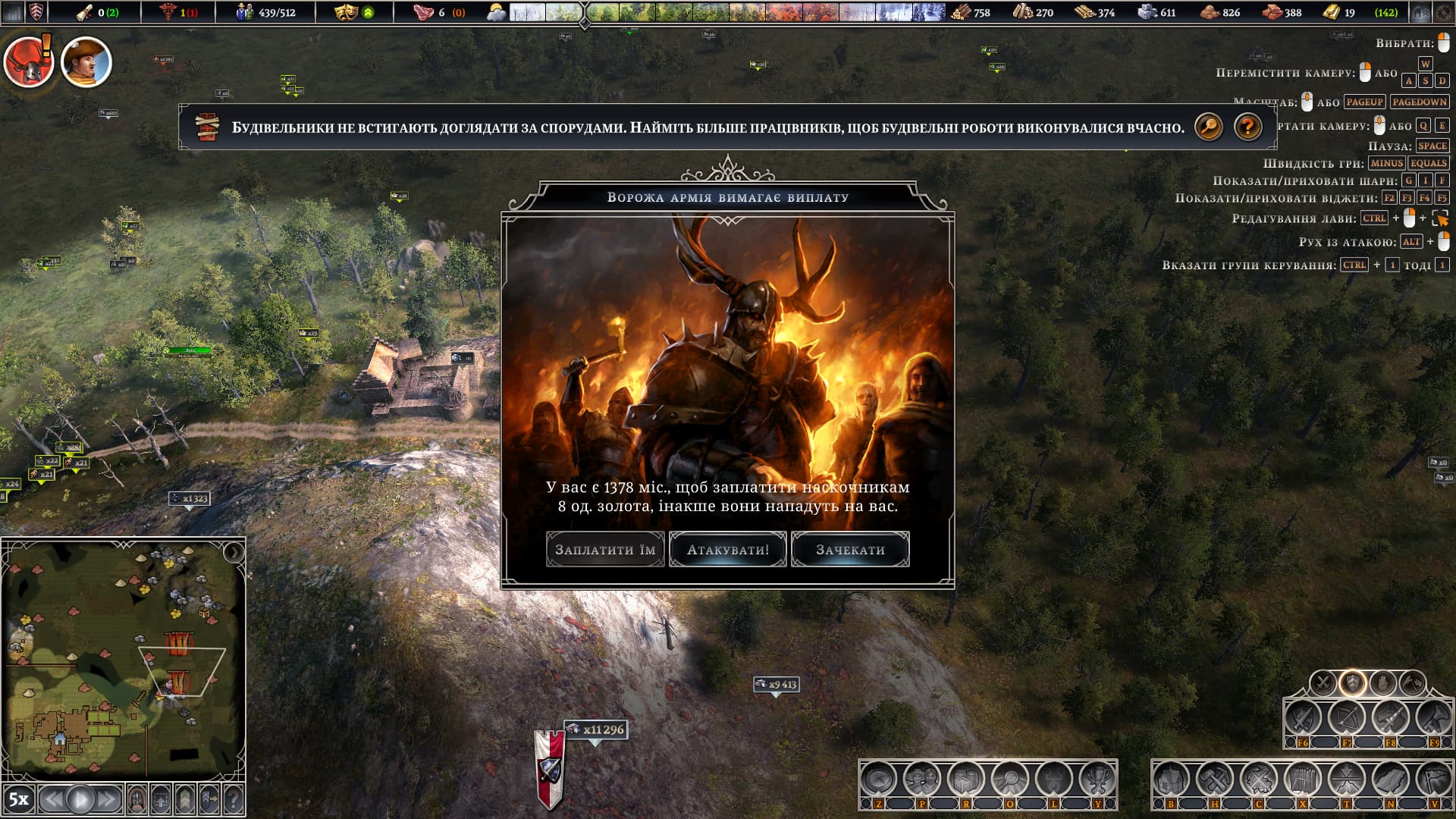The image size is (1456, 819).
Task: Open the red bull alert portrait
Action: point(29,62)
